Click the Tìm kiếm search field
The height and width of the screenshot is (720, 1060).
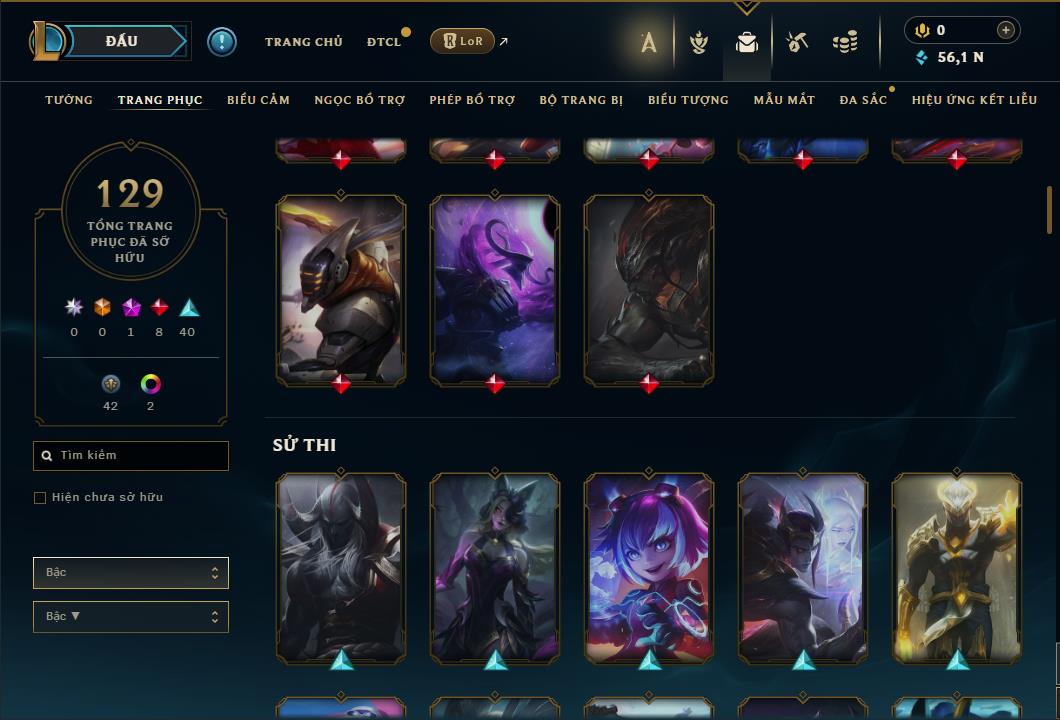point(131,456)
